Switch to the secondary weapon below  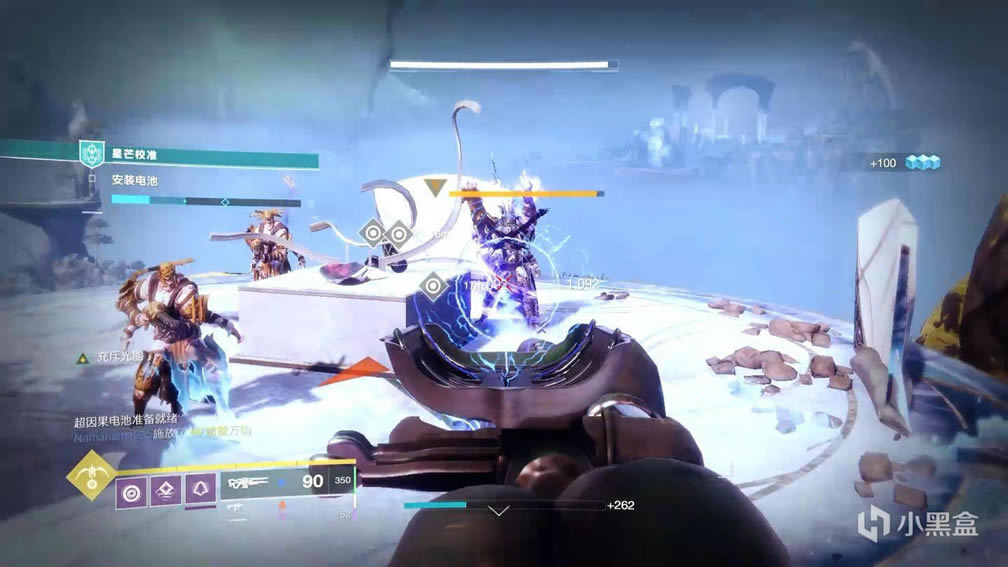pyautogui.click(x=236, y=511)
